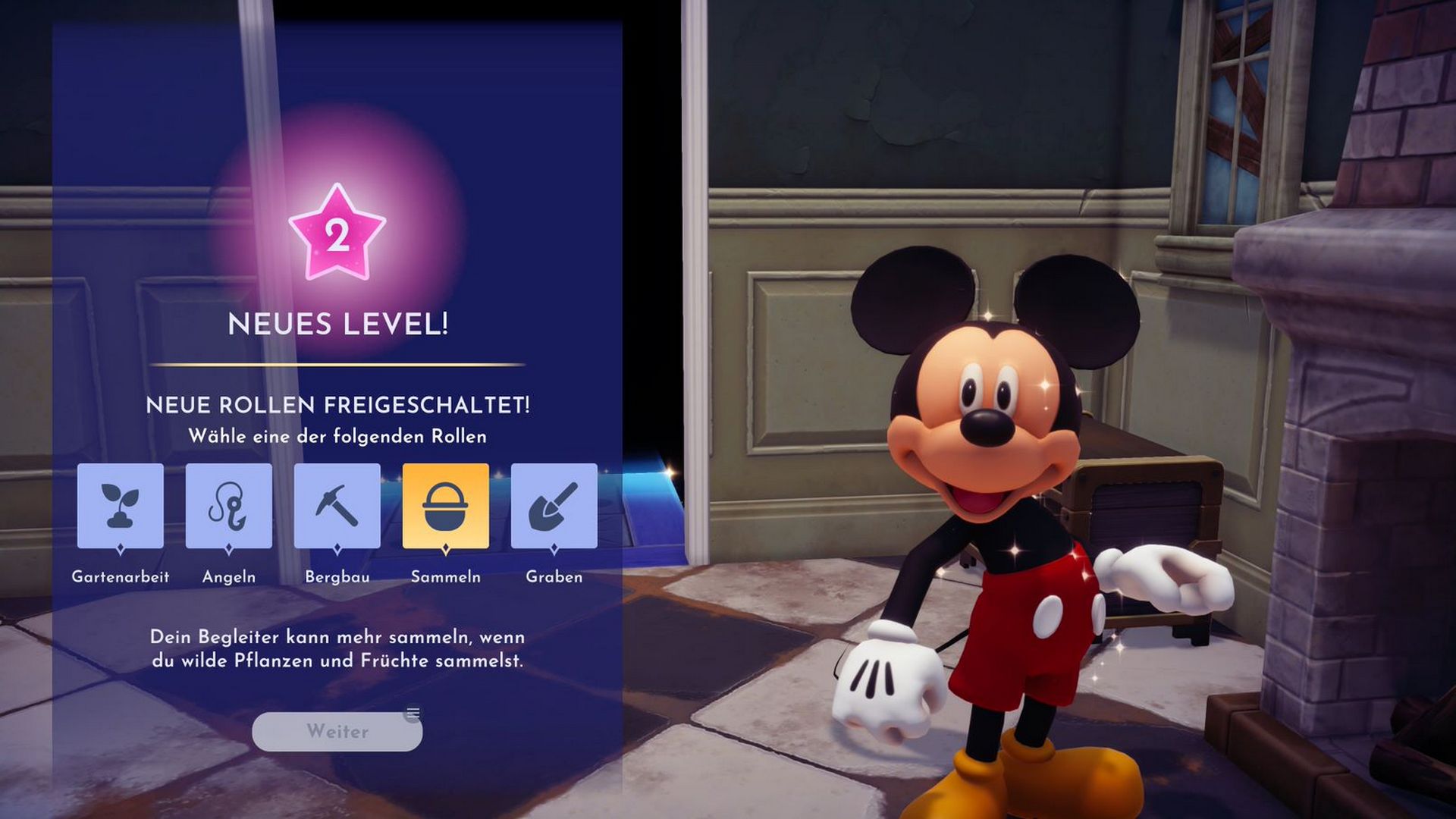Choose the Graben shovel role
The height and width of the screenshot is (819, 1456).
tap(554, 506)
